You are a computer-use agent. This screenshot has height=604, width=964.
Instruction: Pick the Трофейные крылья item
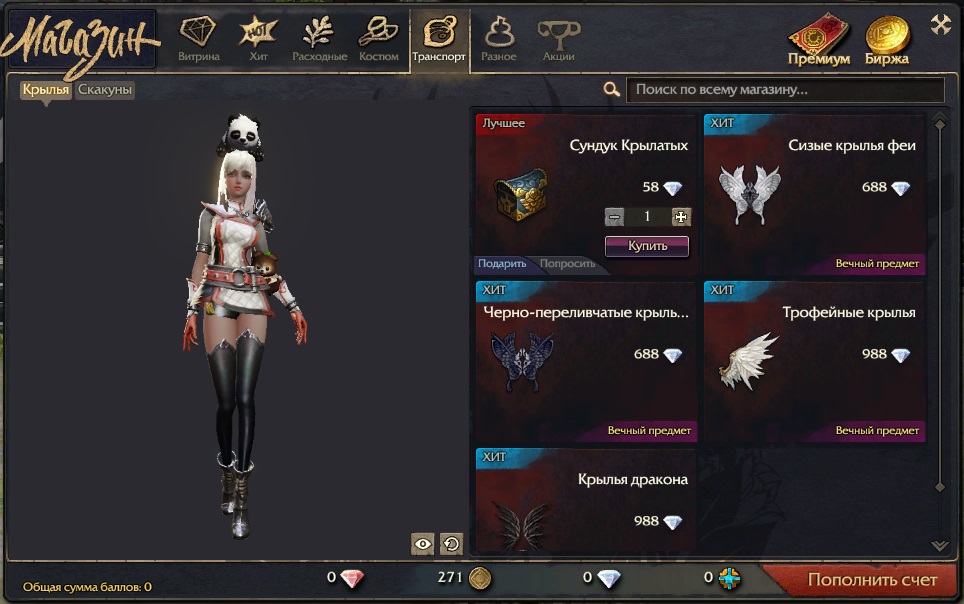[x=814, y=360]
